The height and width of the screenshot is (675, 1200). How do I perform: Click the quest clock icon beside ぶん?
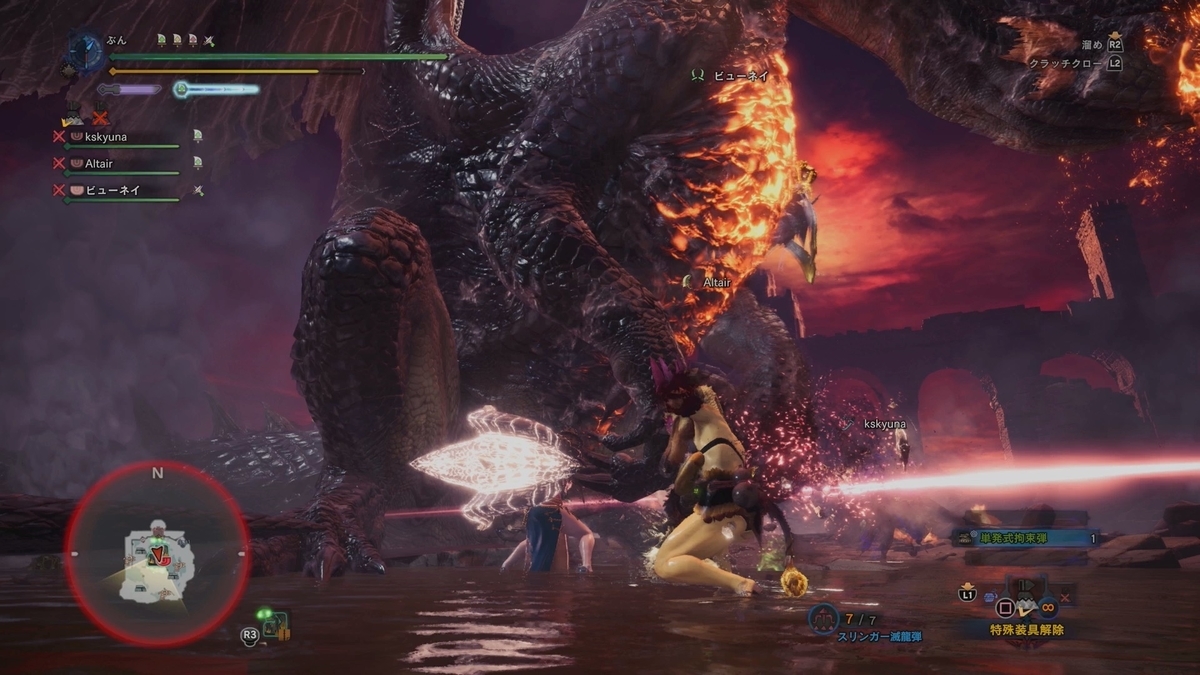86,51
